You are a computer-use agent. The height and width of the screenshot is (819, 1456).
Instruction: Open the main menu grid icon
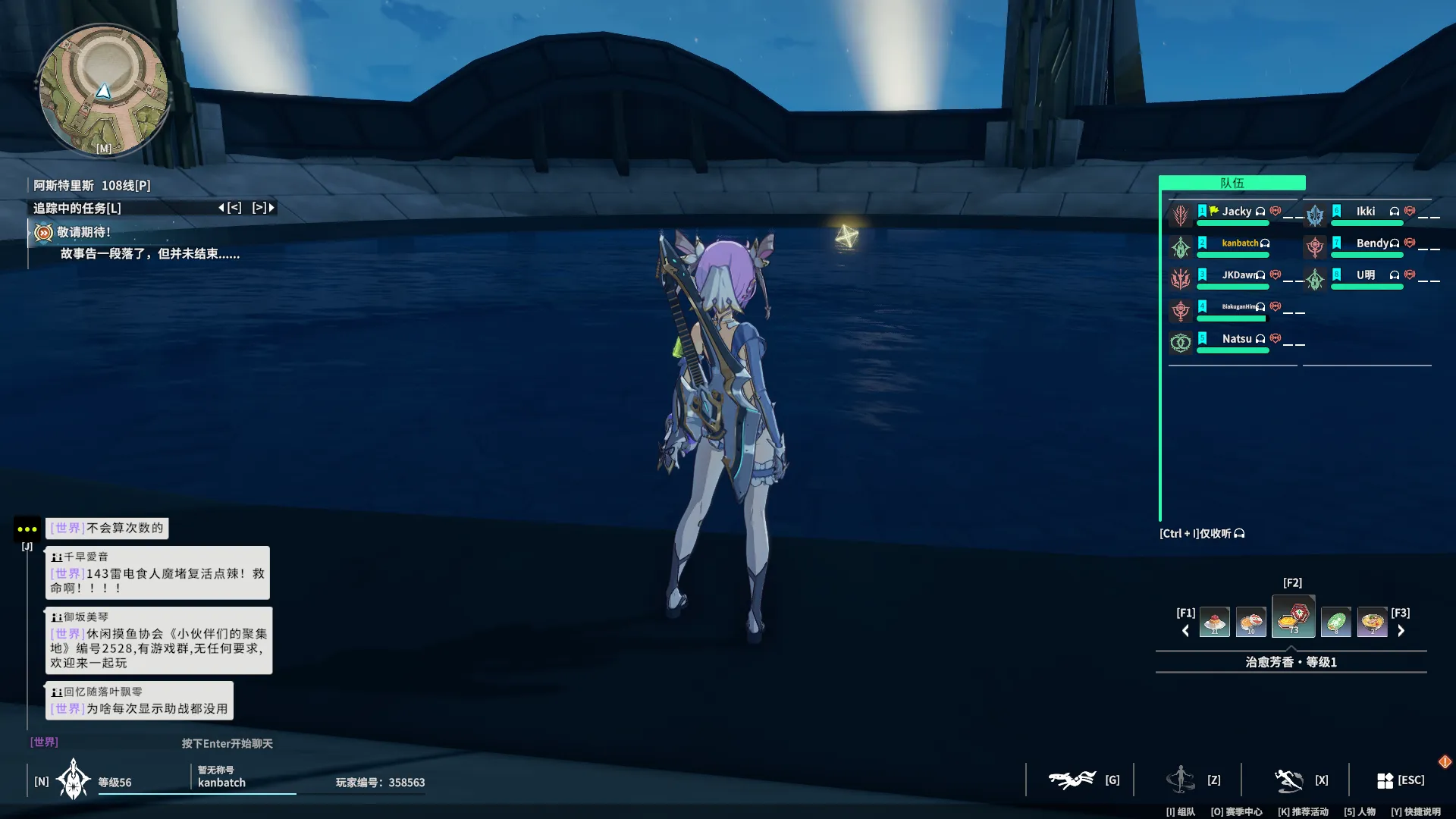pos(1385,780)
